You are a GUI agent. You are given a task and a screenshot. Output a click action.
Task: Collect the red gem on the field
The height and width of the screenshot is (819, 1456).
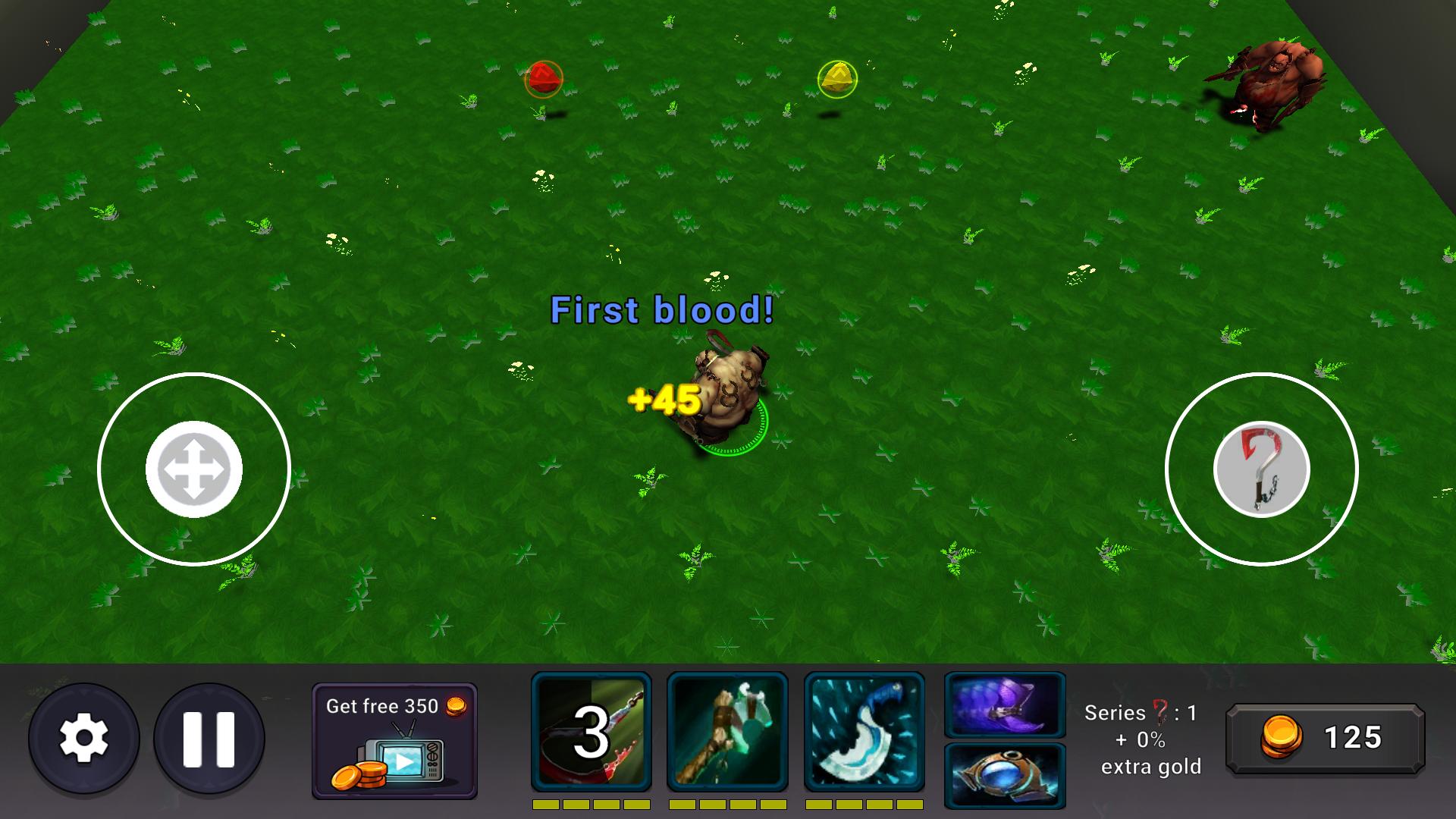(x=545, y=78)
